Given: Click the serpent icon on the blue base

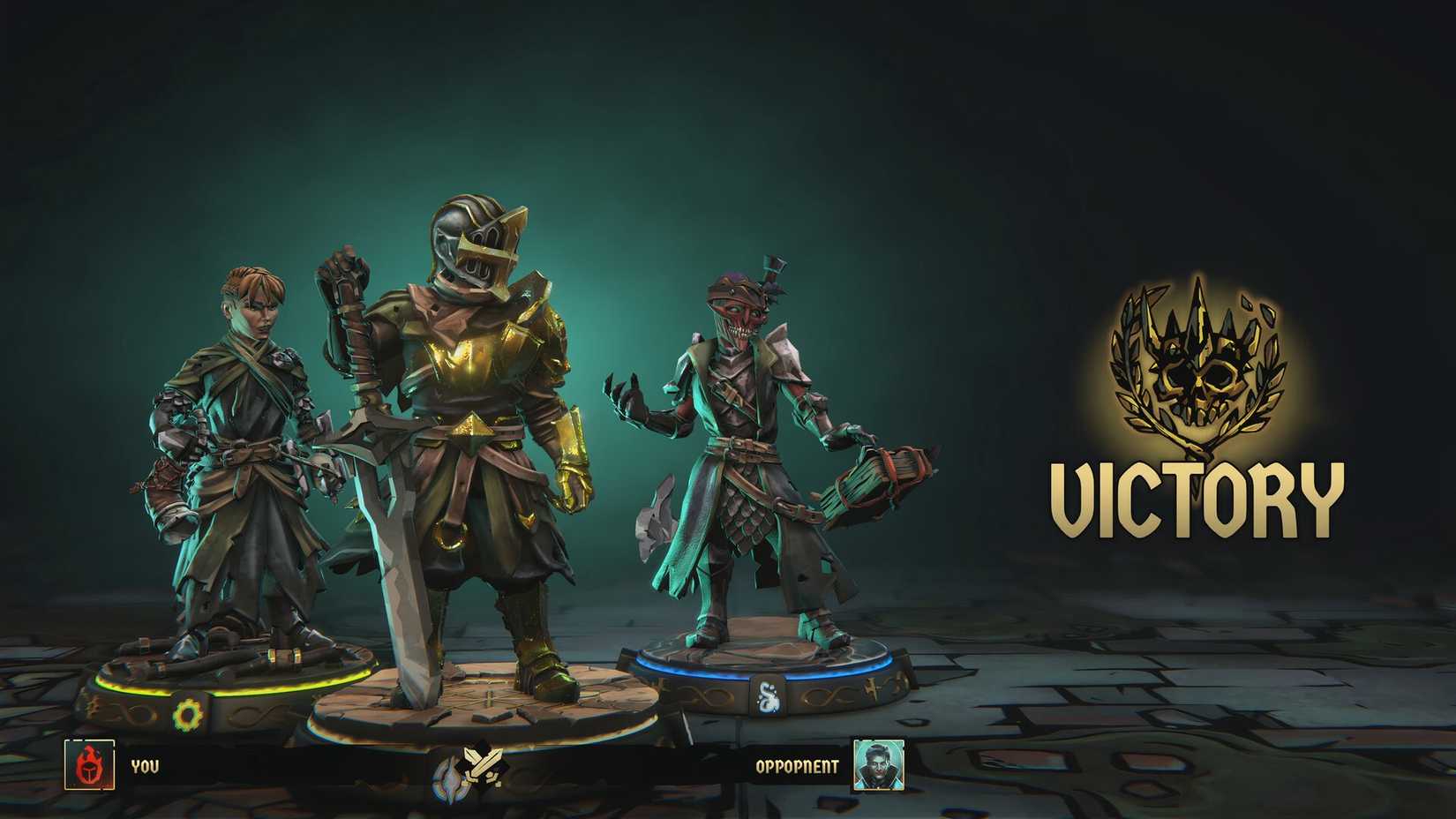Looking at the screenshot, I should 767,695.
